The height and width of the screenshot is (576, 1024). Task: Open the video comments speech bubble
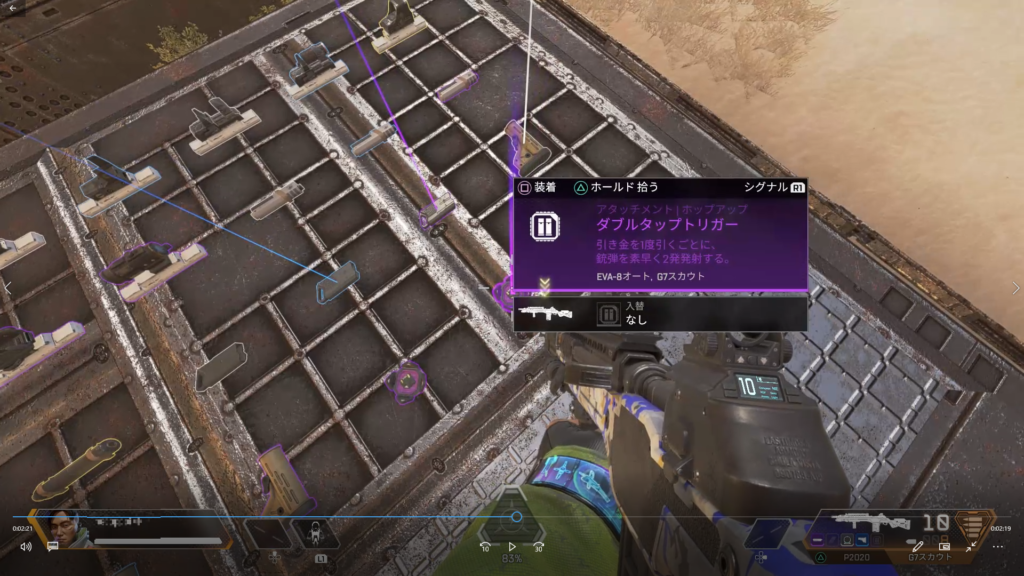pyautogui.click(x=52, y=547)
